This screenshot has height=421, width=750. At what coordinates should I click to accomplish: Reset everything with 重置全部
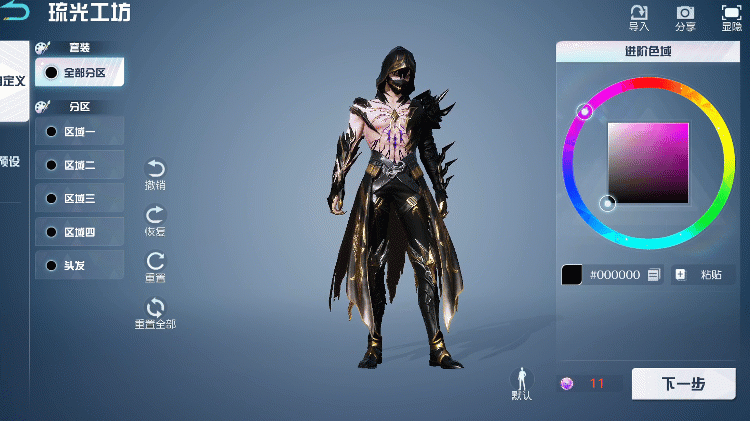click(x=155, y=313)
